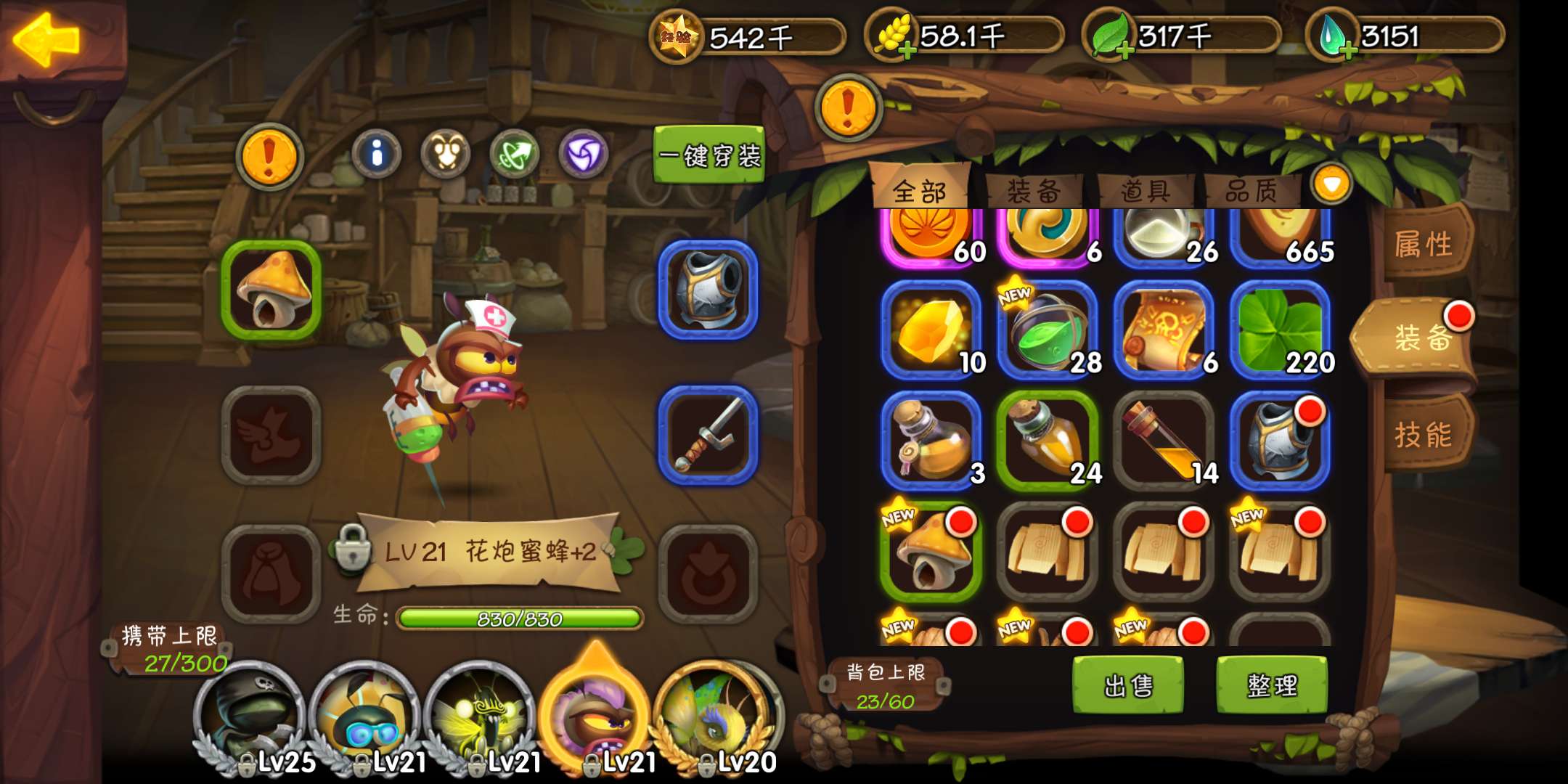Open the 装备 filter tab above the bag
The image size is (1568, 784).
tap(1034, 192)
